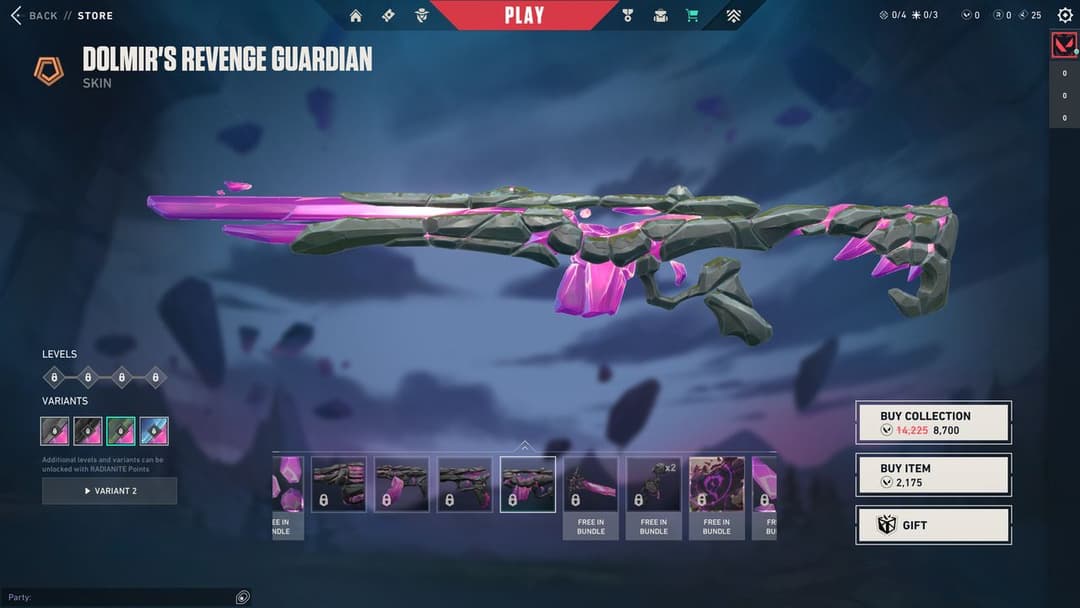
Task: Open the red Valorant social panel icon
Action: (1064, 46)
